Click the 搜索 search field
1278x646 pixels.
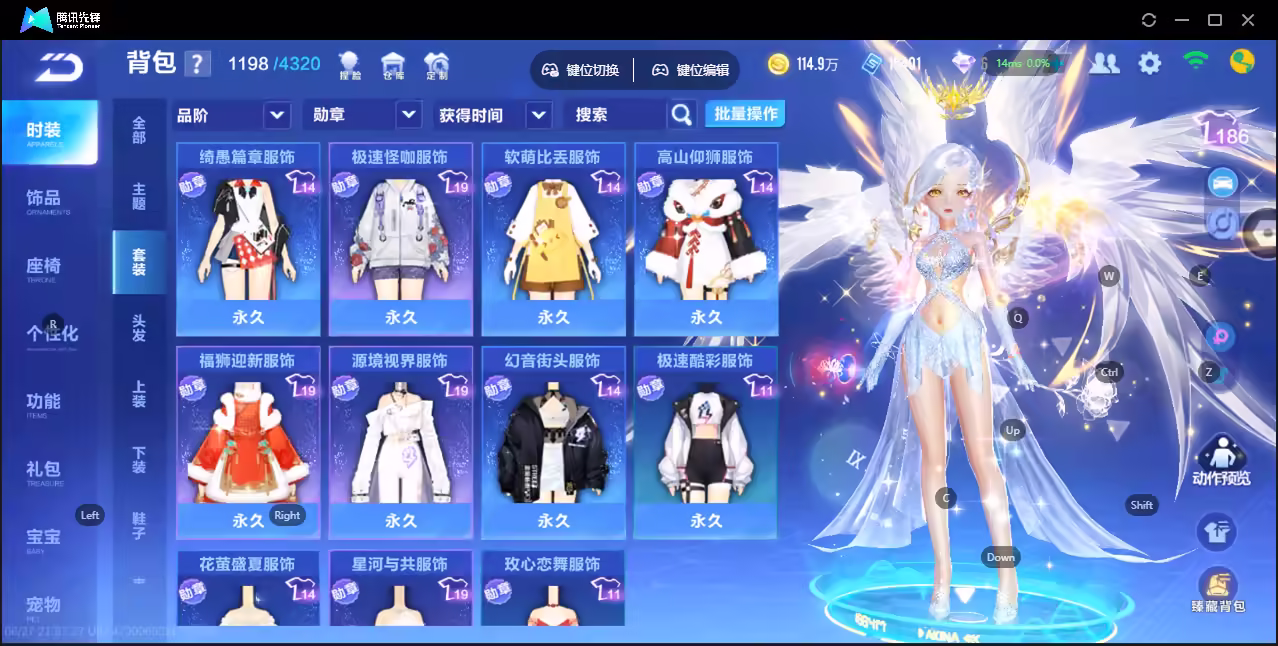pyautogui.click(x=616, y=115)
